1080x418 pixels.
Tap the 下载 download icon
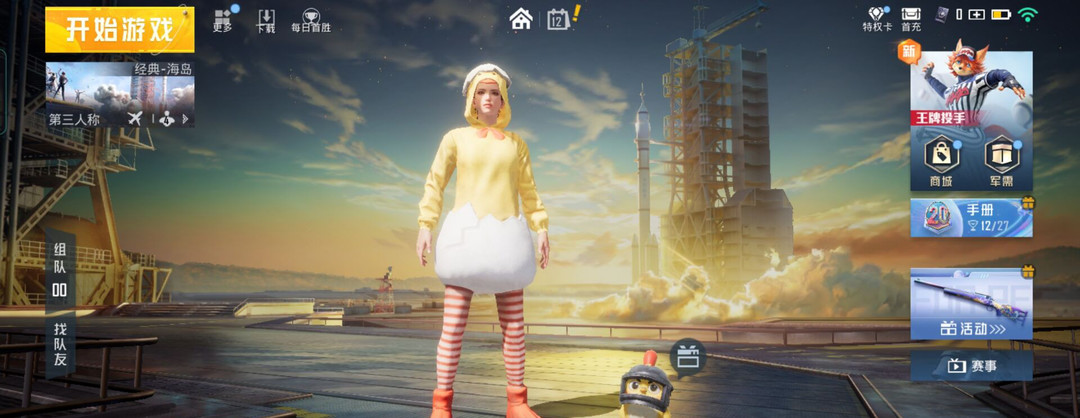(266, 20)
